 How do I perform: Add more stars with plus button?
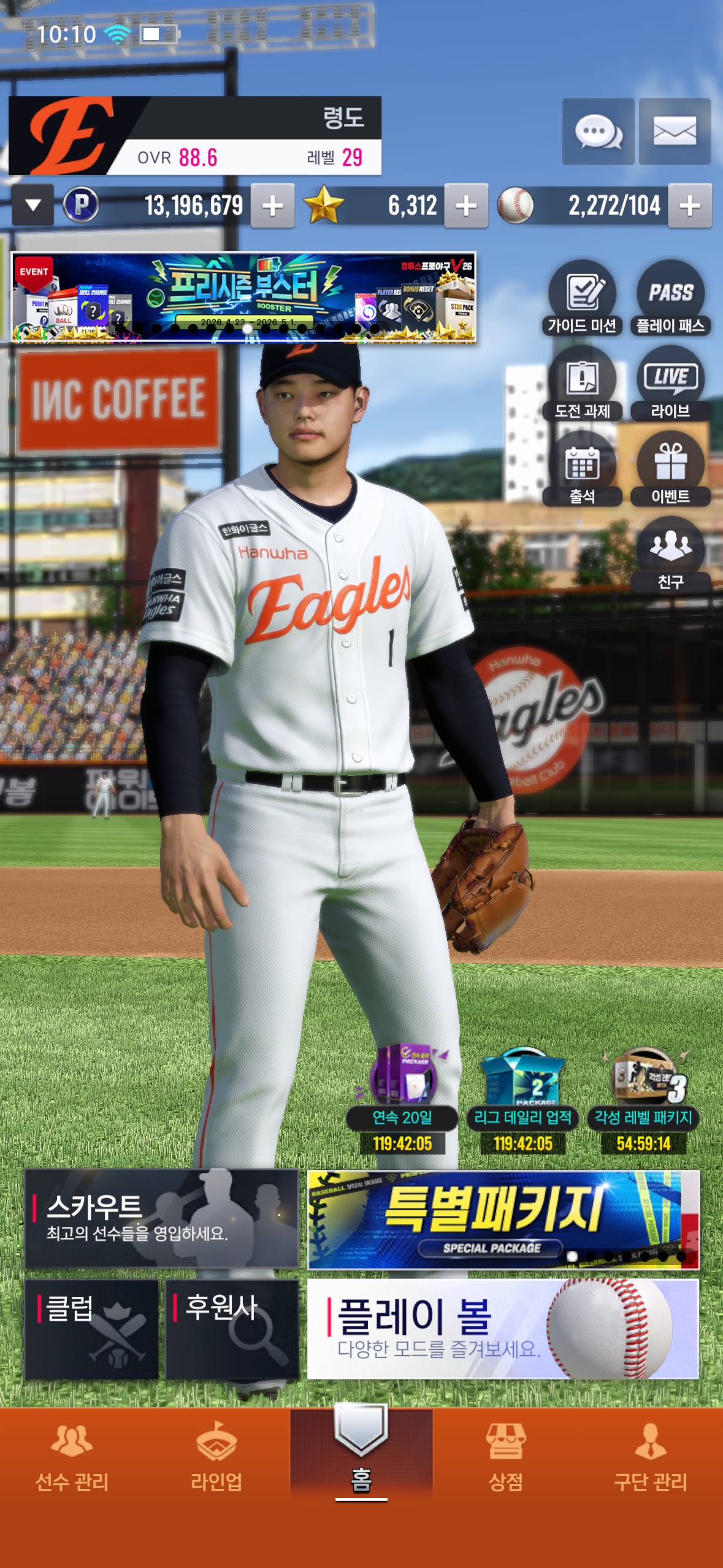466,206
